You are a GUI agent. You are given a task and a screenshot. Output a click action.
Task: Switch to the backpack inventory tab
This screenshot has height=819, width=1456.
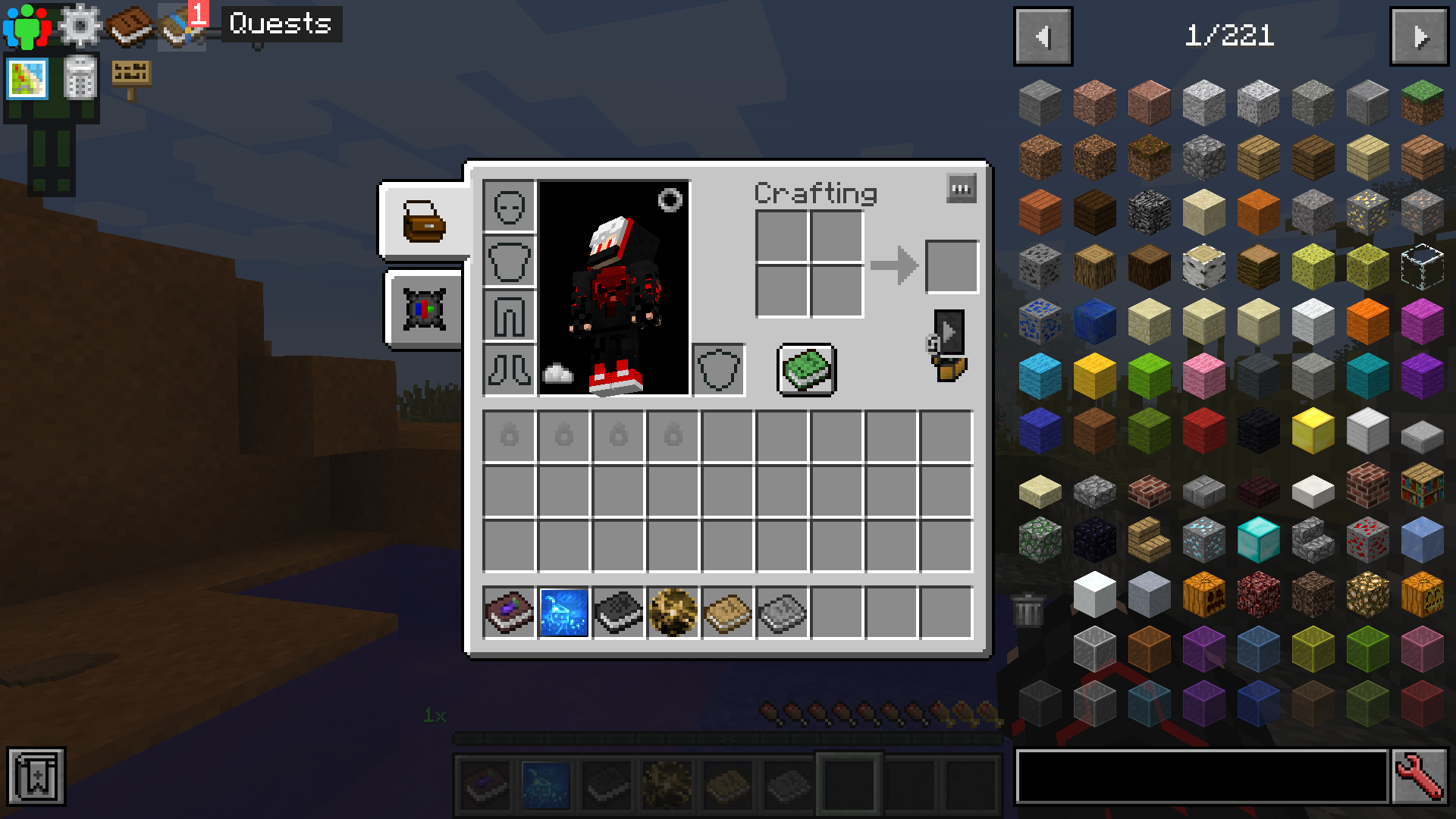coord(423,220)
